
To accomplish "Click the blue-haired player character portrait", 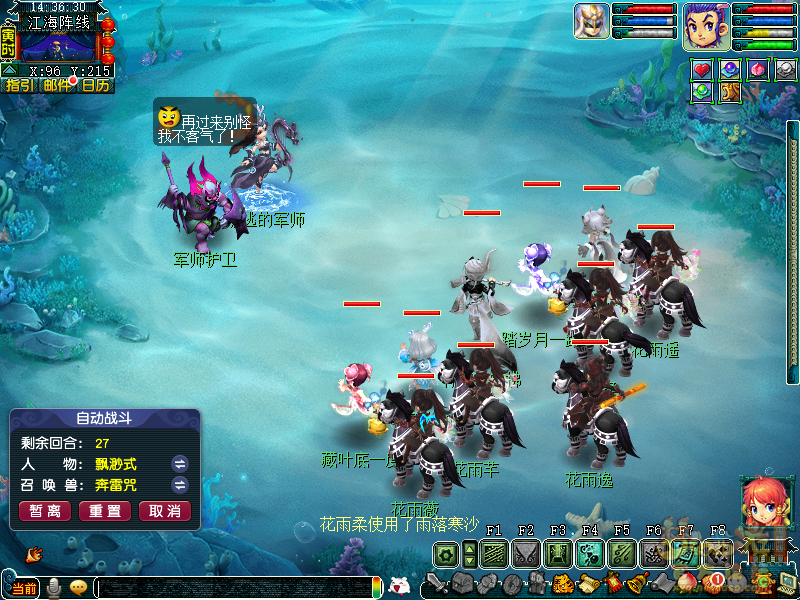I will 706,26.
